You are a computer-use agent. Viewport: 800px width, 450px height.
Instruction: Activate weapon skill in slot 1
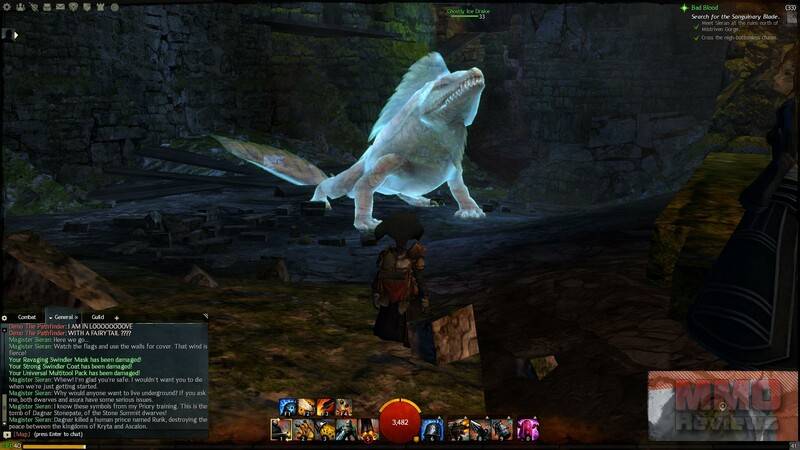coord(280,429)
